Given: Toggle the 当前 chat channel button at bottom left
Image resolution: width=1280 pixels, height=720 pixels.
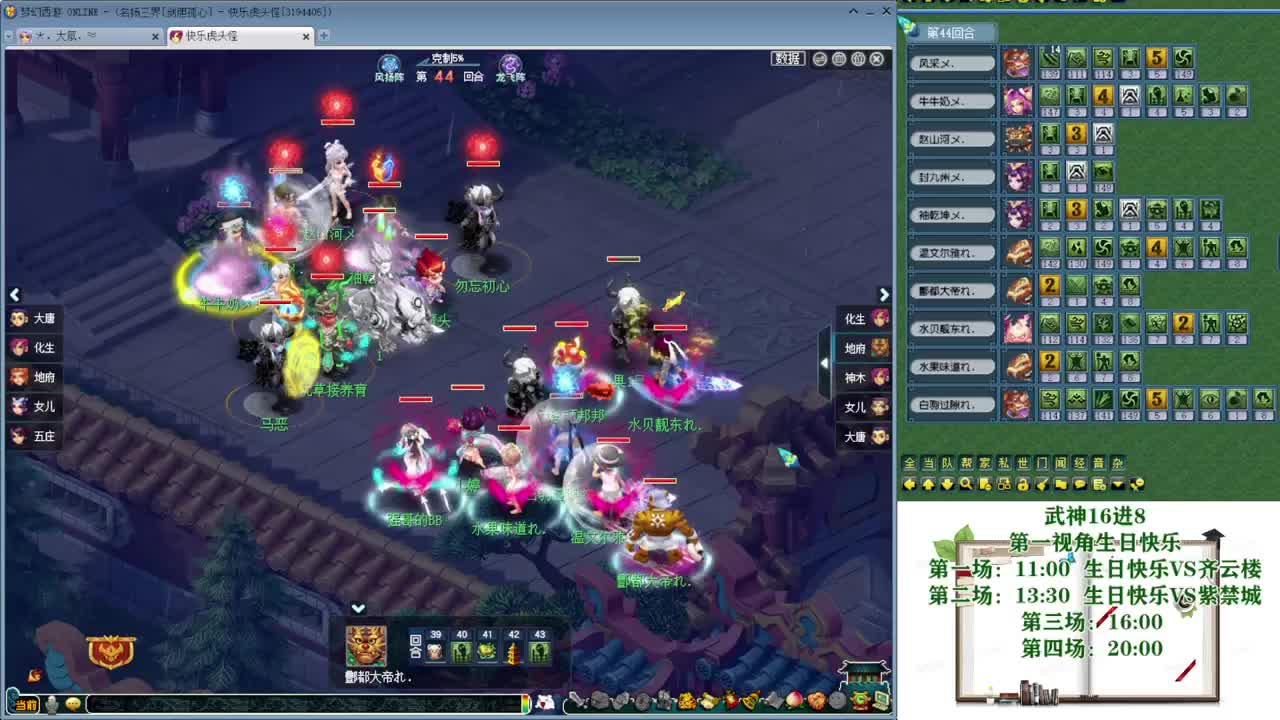Looking at the screenshot, I should pyautogui.click(x=26, y=704).
